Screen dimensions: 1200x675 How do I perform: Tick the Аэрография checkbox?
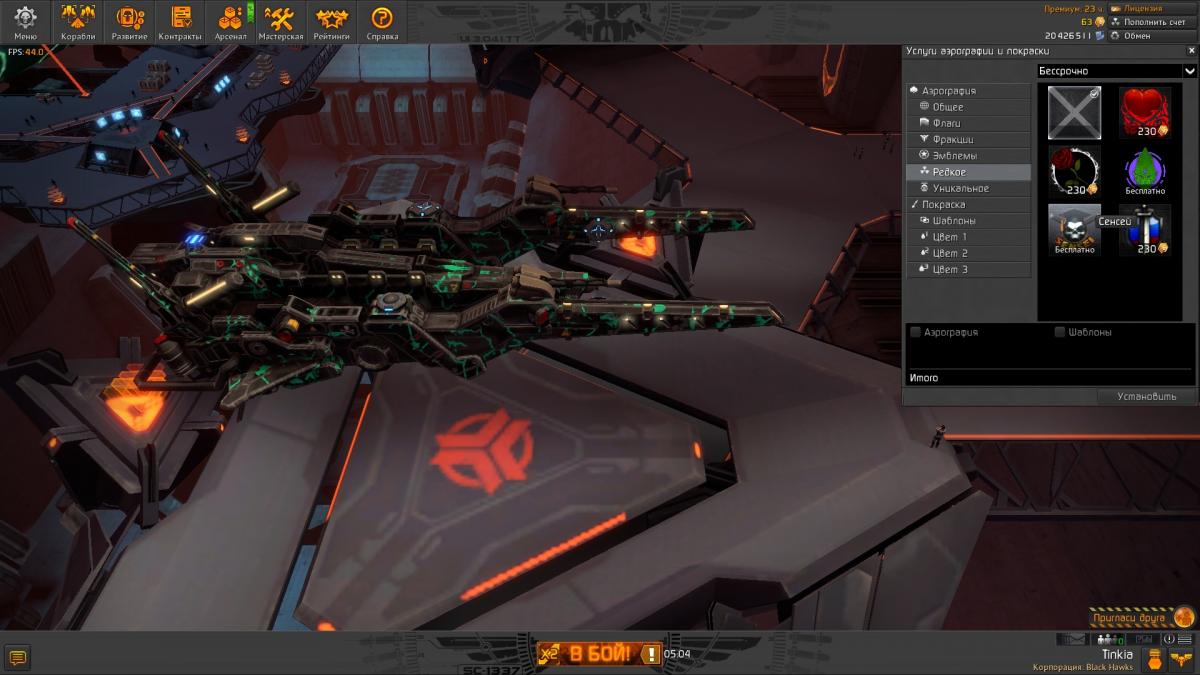[x=916, y=332]
